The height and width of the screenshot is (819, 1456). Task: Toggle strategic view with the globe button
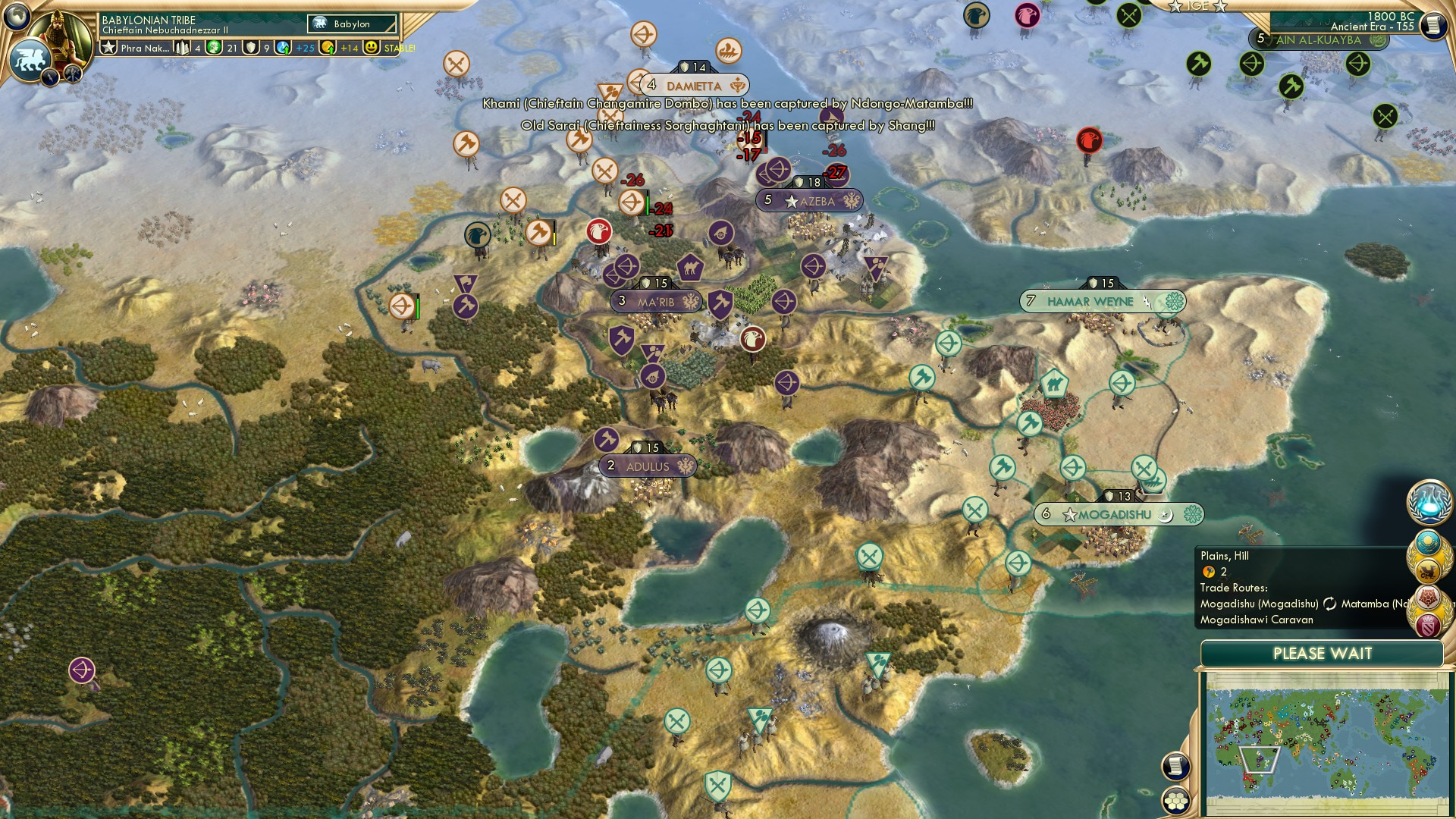[x=15, y=15]
